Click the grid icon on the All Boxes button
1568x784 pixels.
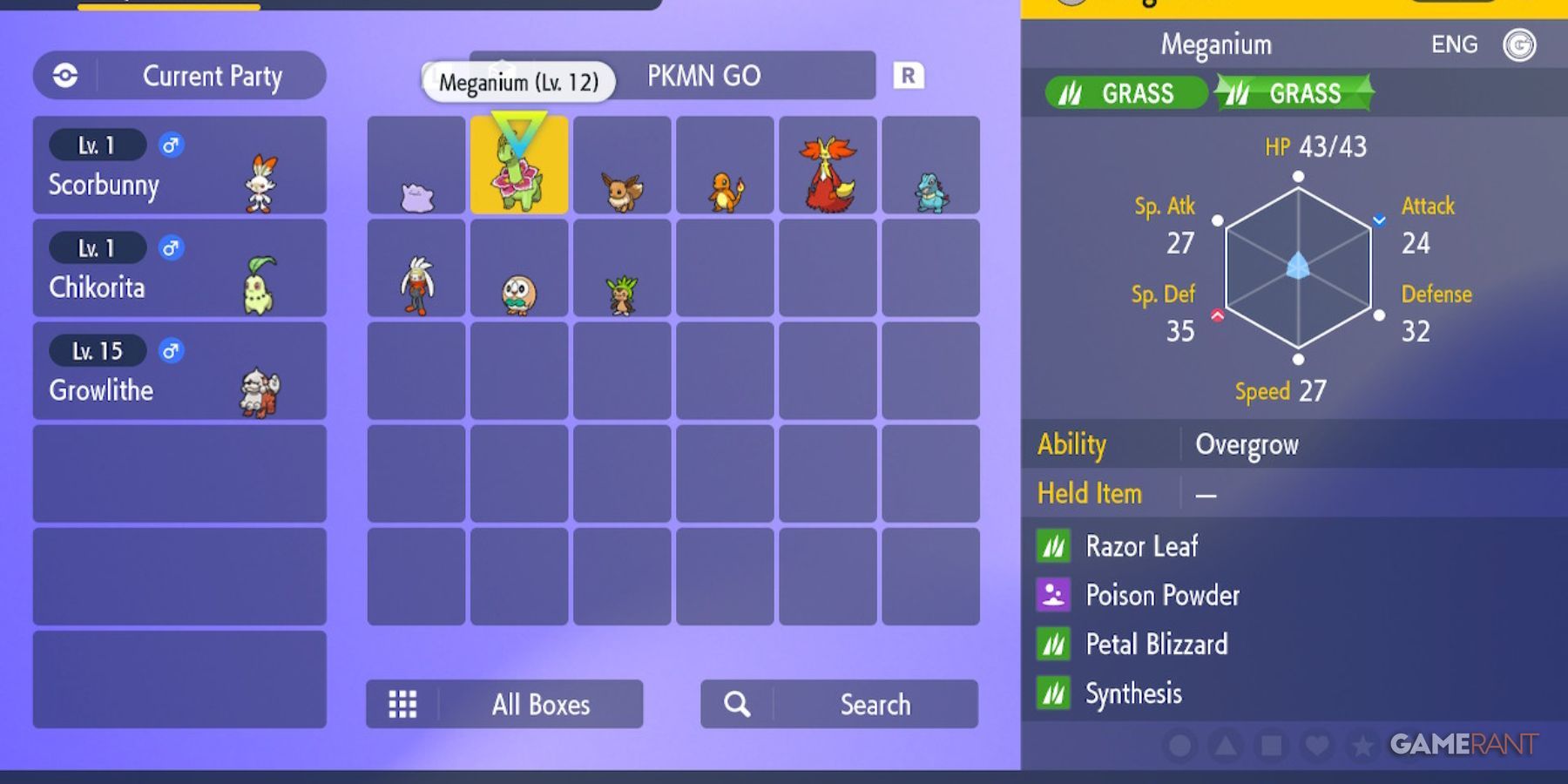pos(402,705)
